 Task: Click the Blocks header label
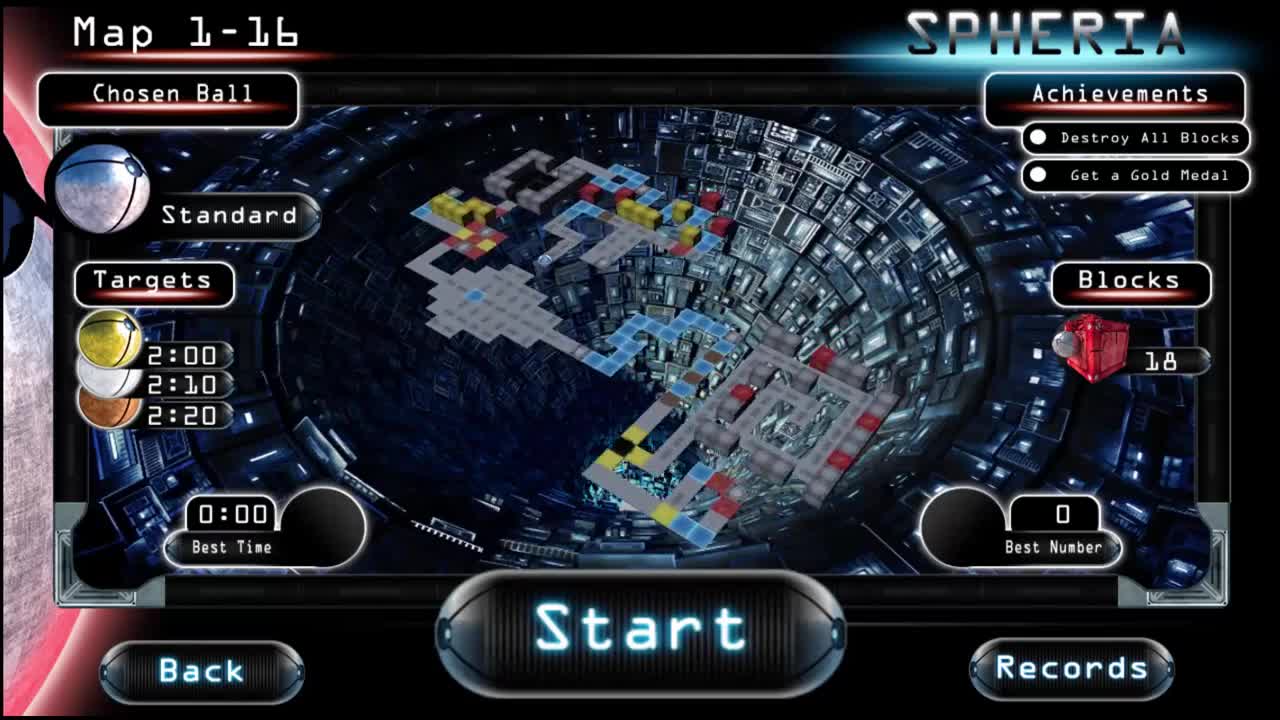1131,281
